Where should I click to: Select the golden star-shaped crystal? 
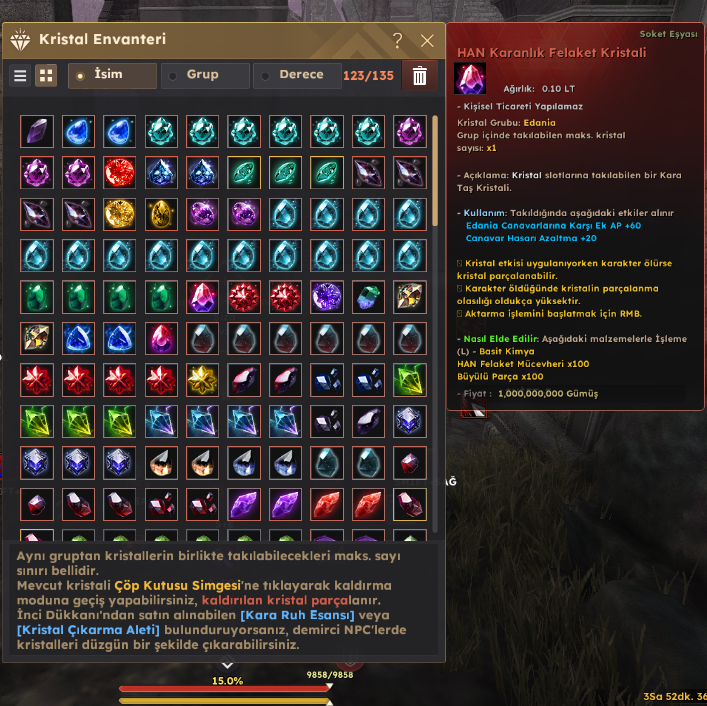201,379
